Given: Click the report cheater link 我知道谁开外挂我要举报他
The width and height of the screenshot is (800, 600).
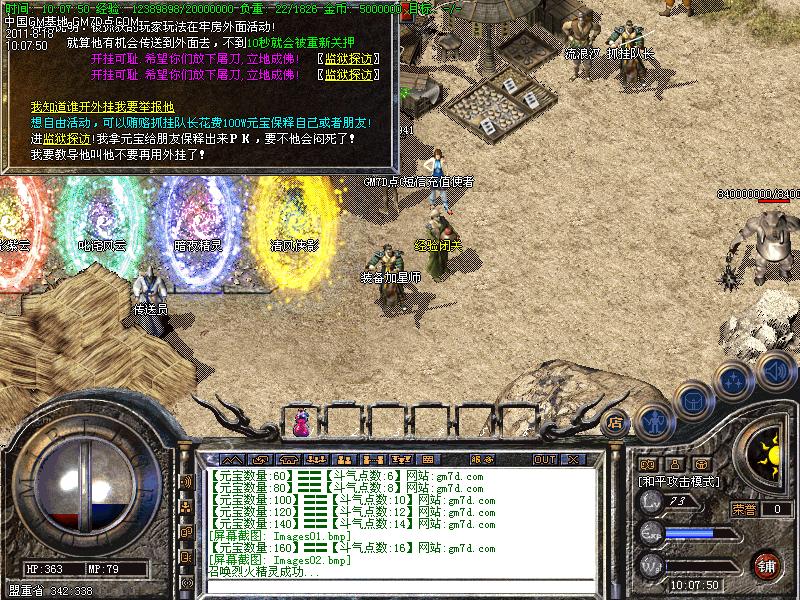Looking at the screenshot, I should click(x=102, y=107).
